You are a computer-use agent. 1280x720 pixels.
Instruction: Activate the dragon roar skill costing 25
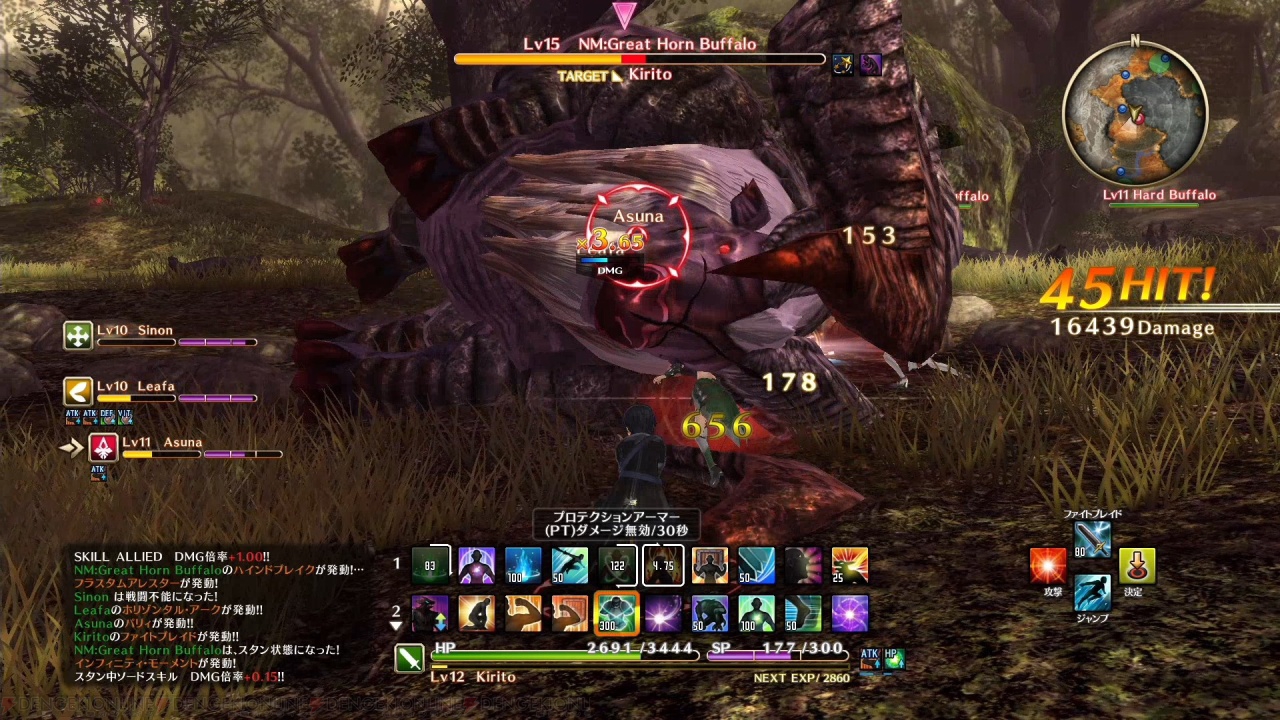[x=850, y=565]
